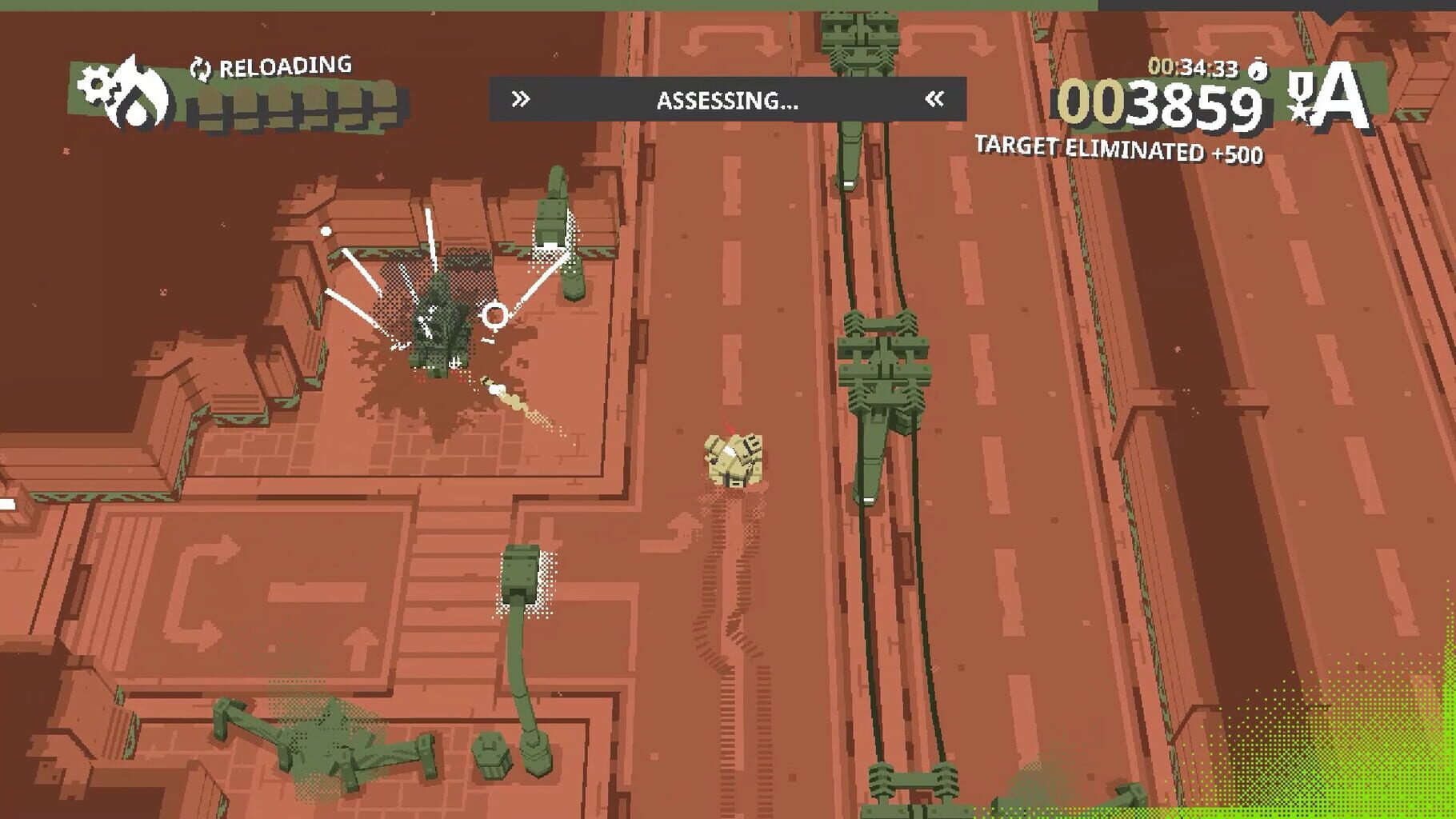
Task: Select the rank A grade letter
Action: 1346,98
